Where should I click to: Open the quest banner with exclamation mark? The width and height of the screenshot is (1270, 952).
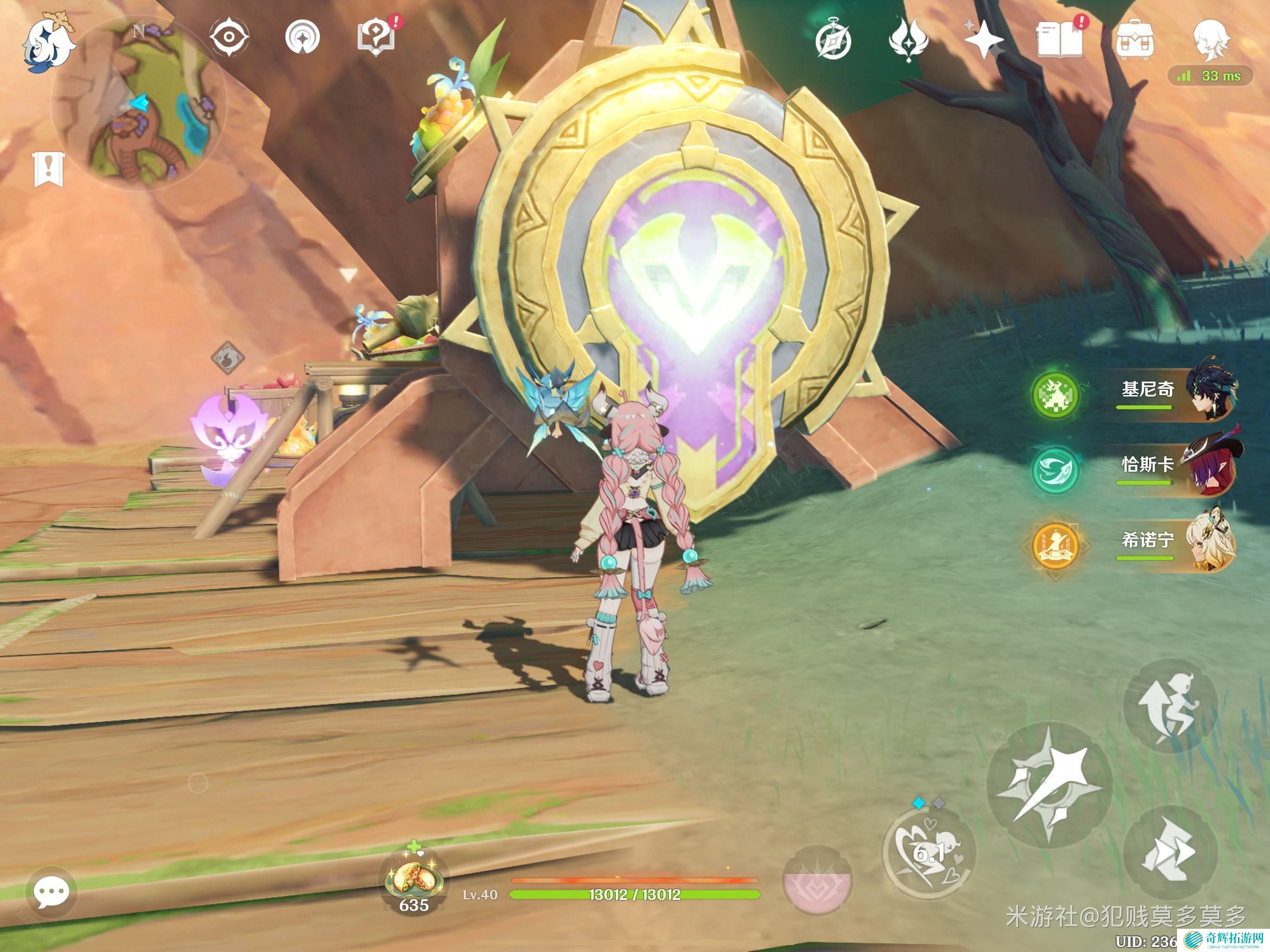coord(49,169)
